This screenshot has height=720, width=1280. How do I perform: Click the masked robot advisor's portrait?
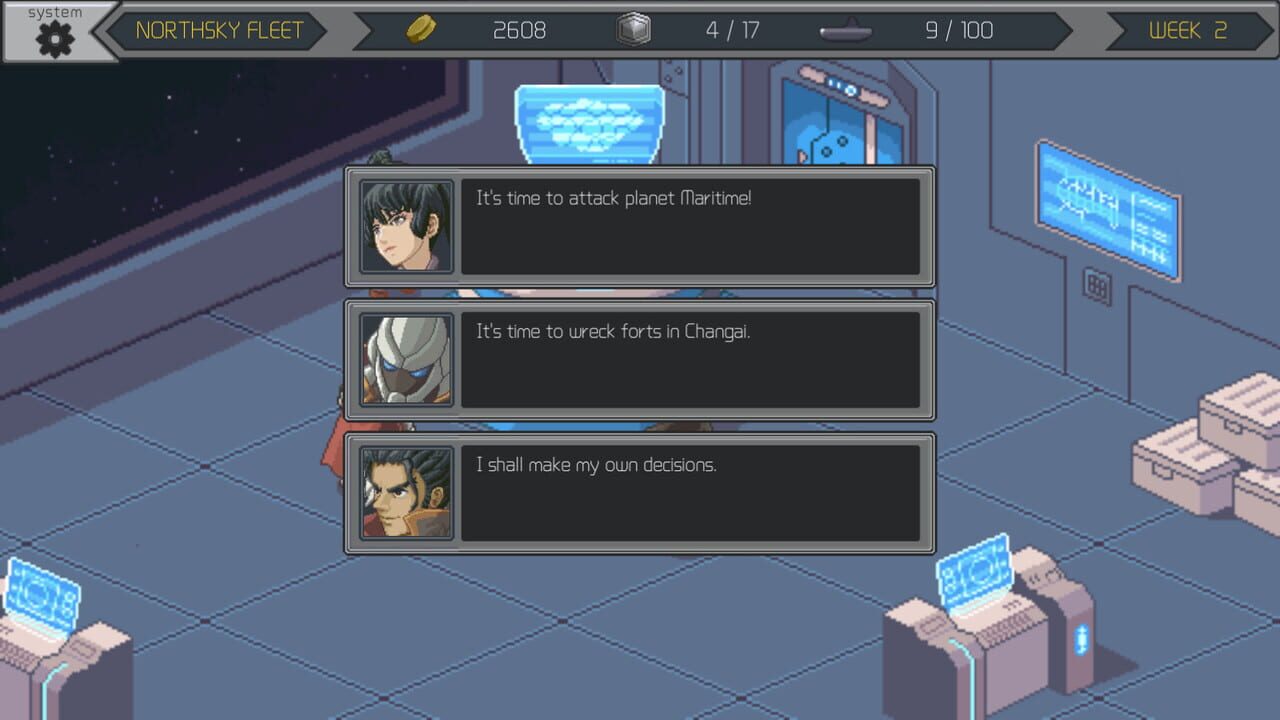[406, 359]
